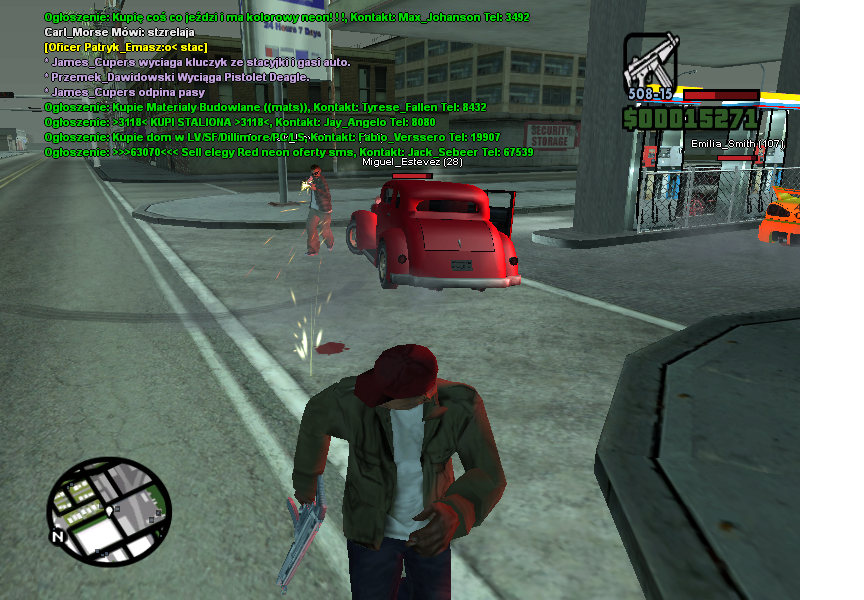
Task: Click the Jack_Sebeer elegy red neon advertisement
Action: [x=288, y=151]
